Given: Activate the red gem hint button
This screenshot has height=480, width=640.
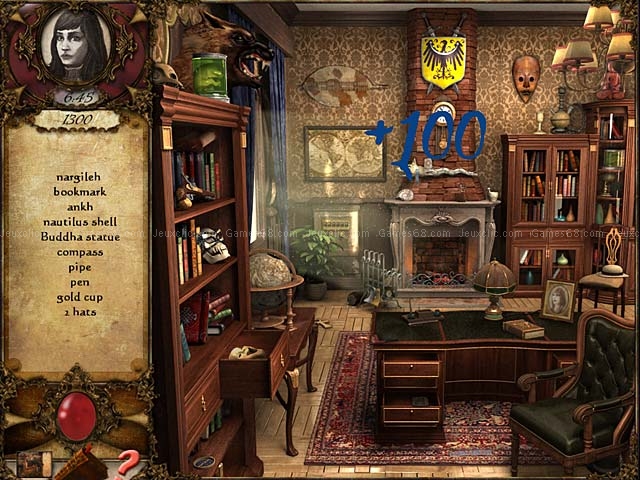Looking at the screenshot, I should click(77, 415).
